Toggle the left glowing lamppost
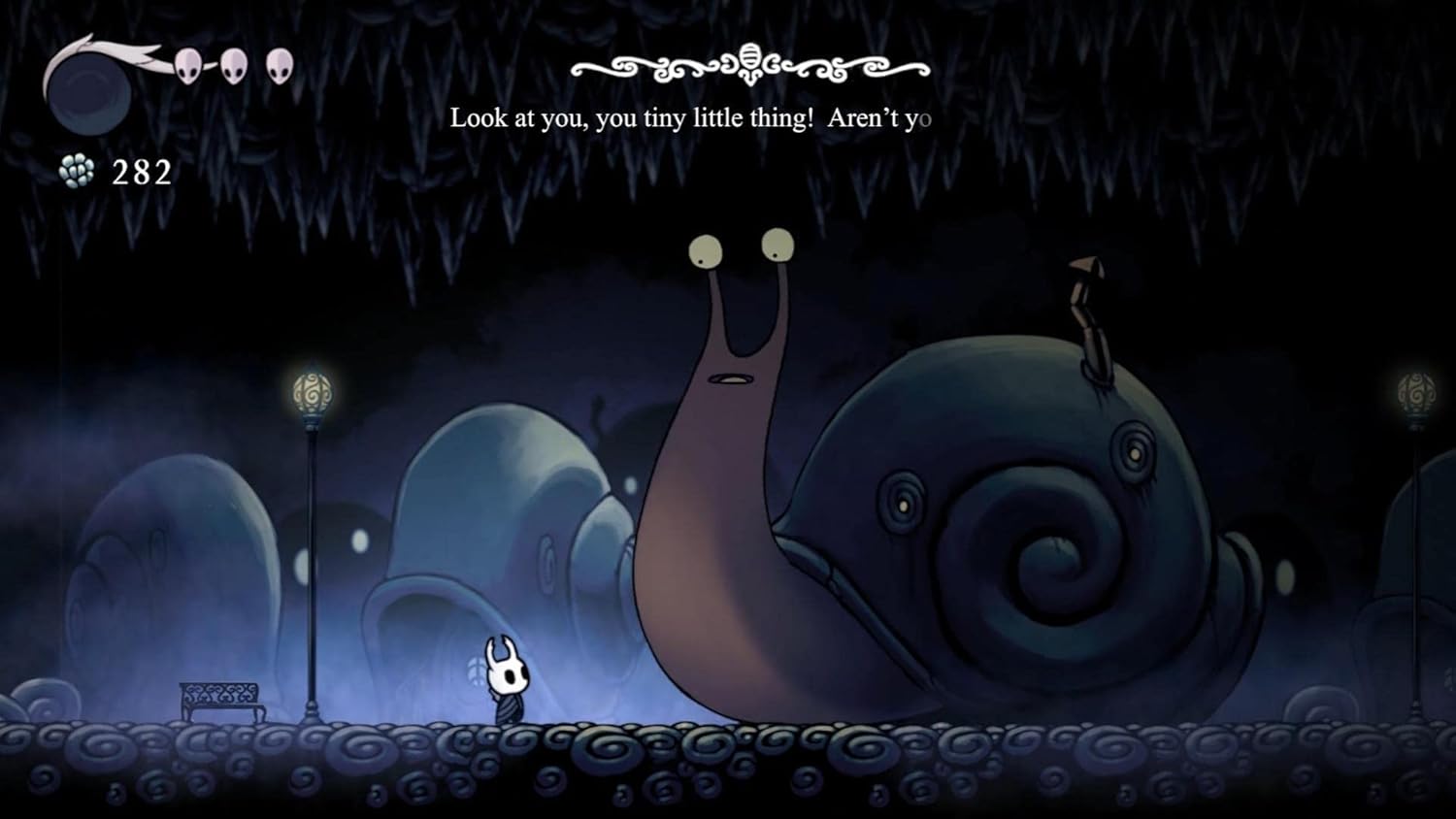The image size is (1456, 819). pos(311,393)
